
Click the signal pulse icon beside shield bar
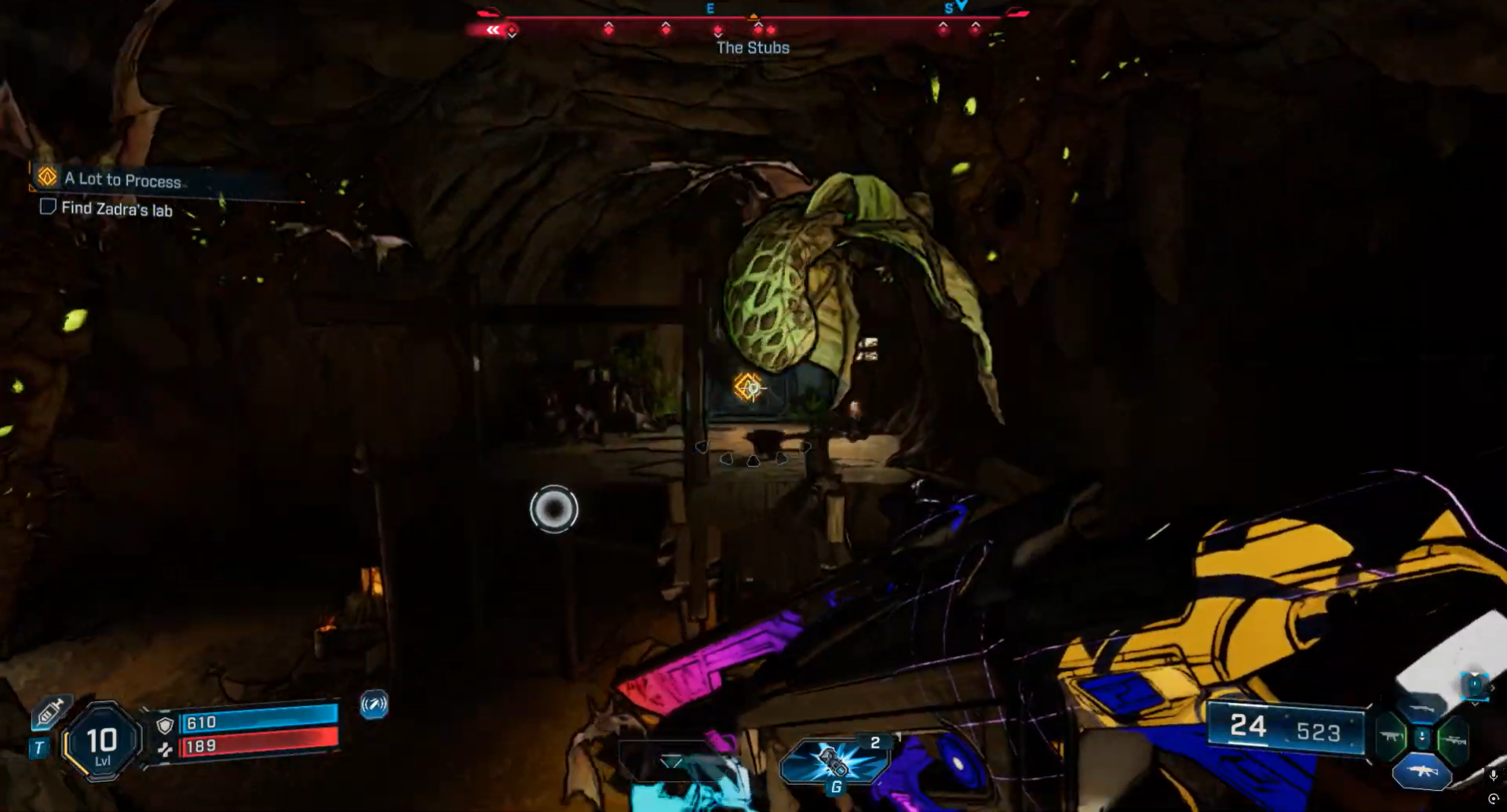pyautogui.click(x=374, y=705)
